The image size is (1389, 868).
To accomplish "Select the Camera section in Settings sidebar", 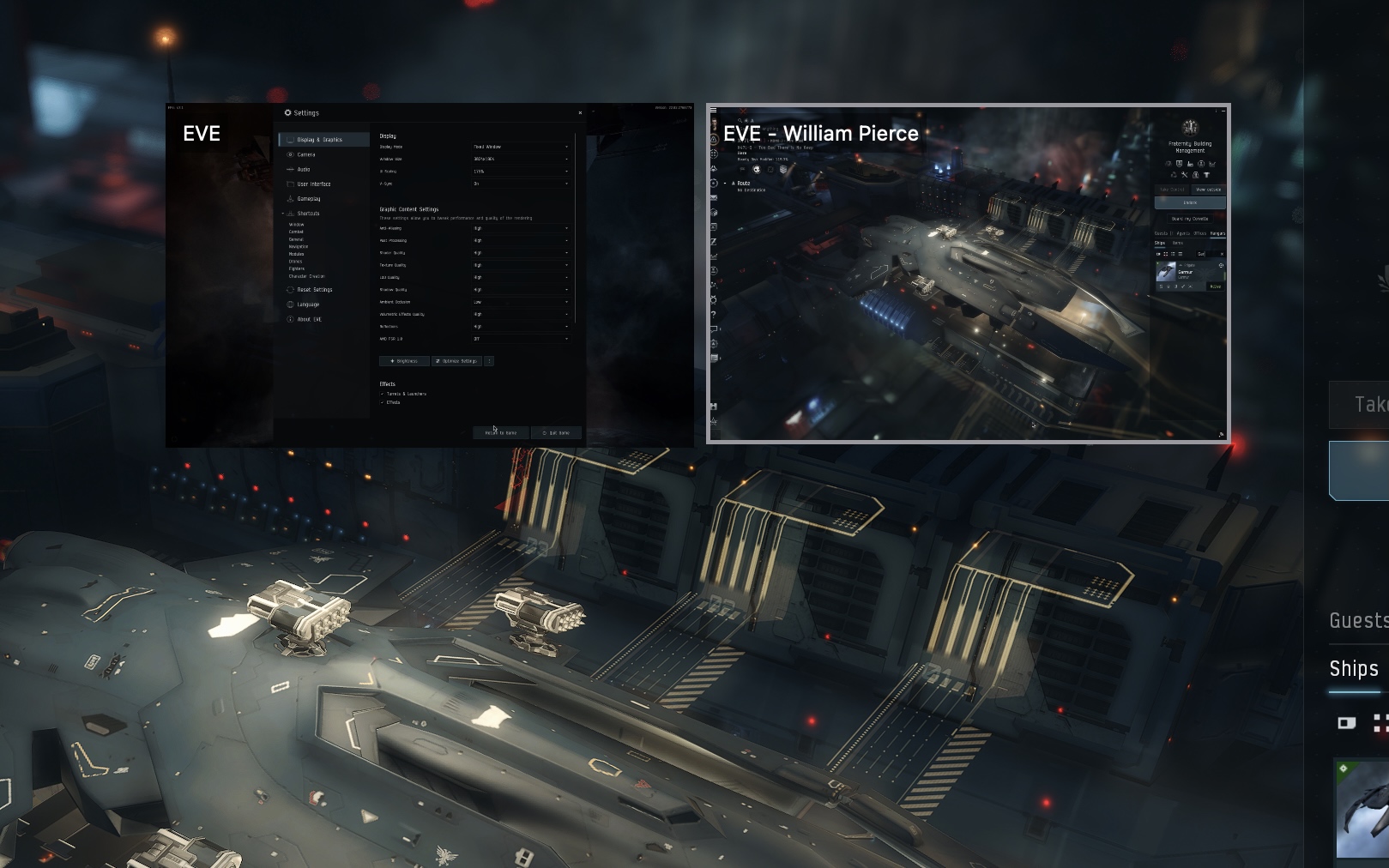I will (306, 154).
